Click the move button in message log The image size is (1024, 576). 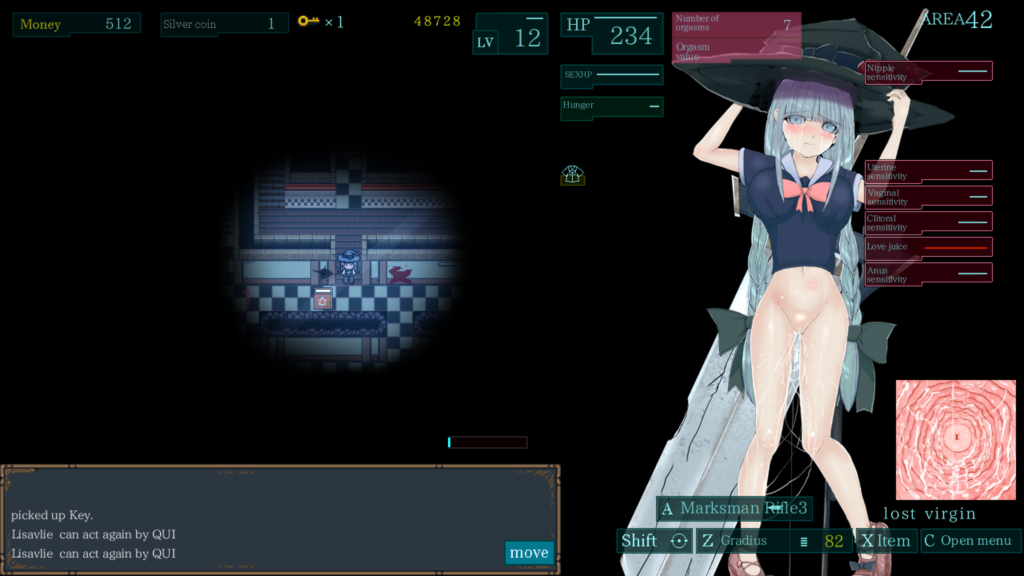[529, 552]
